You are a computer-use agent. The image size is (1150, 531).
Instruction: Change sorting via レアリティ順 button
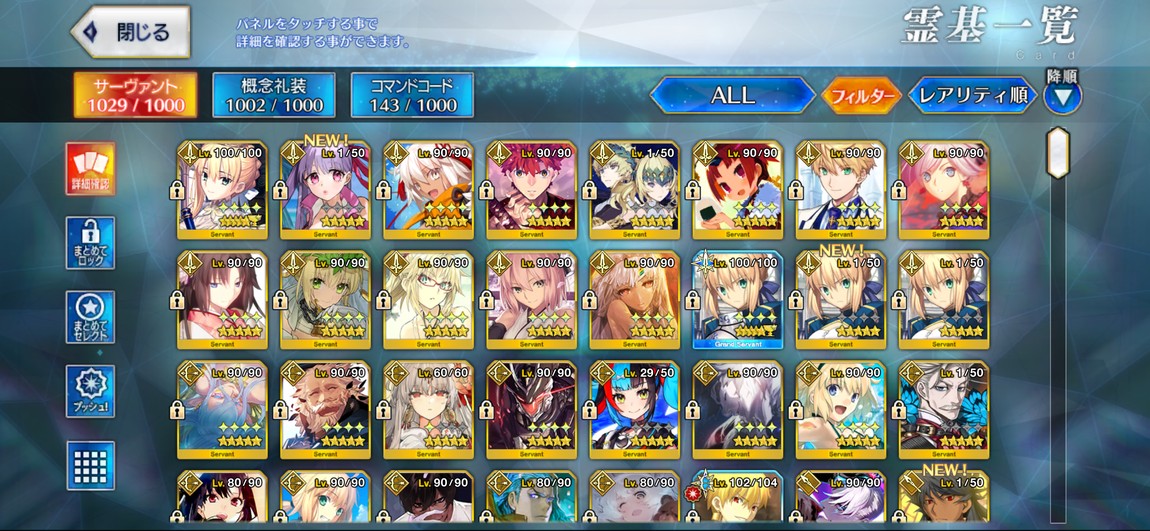(972, 96)
